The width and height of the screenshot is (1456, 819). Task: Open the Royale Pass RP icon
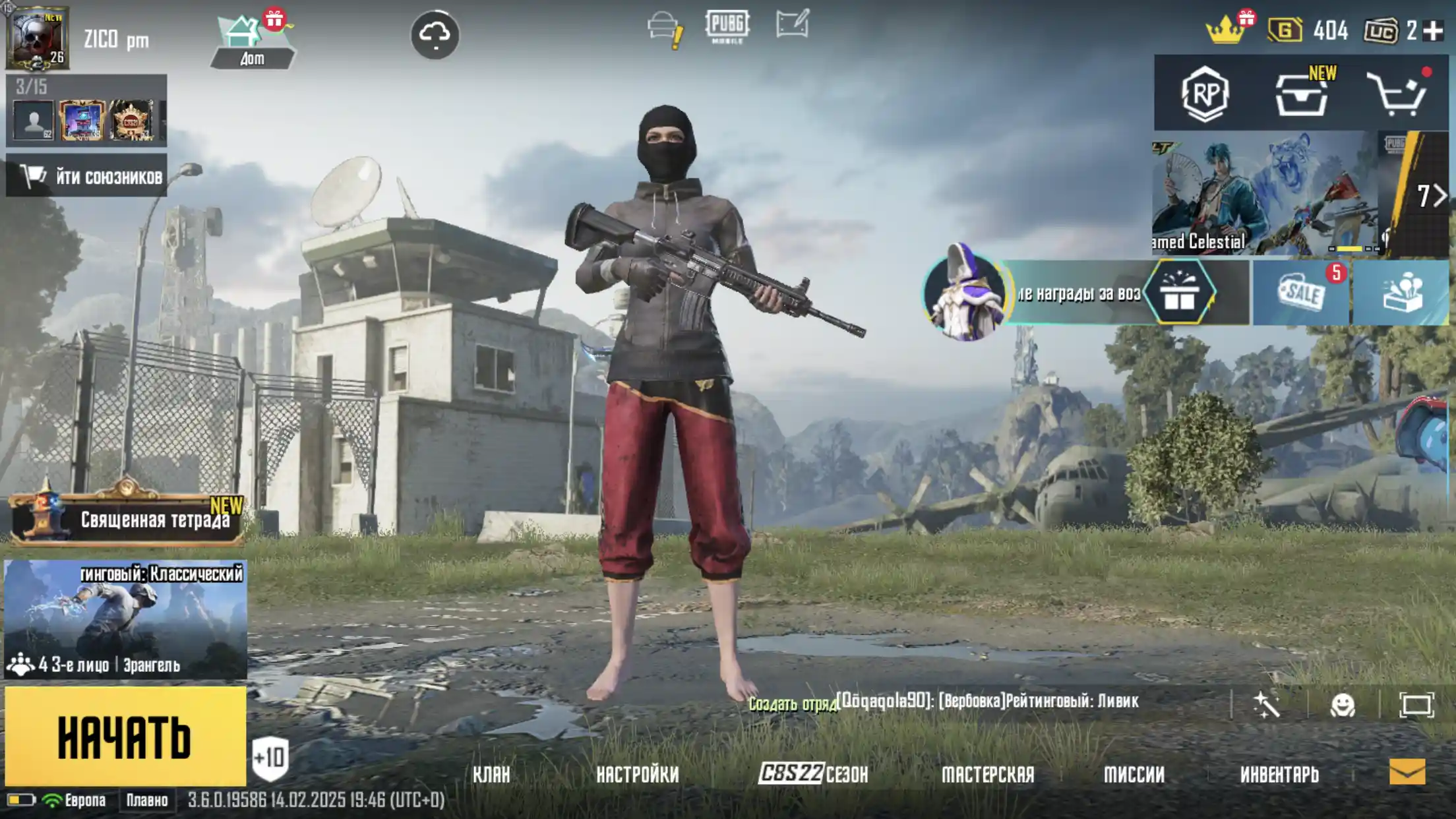[1205, 94]
